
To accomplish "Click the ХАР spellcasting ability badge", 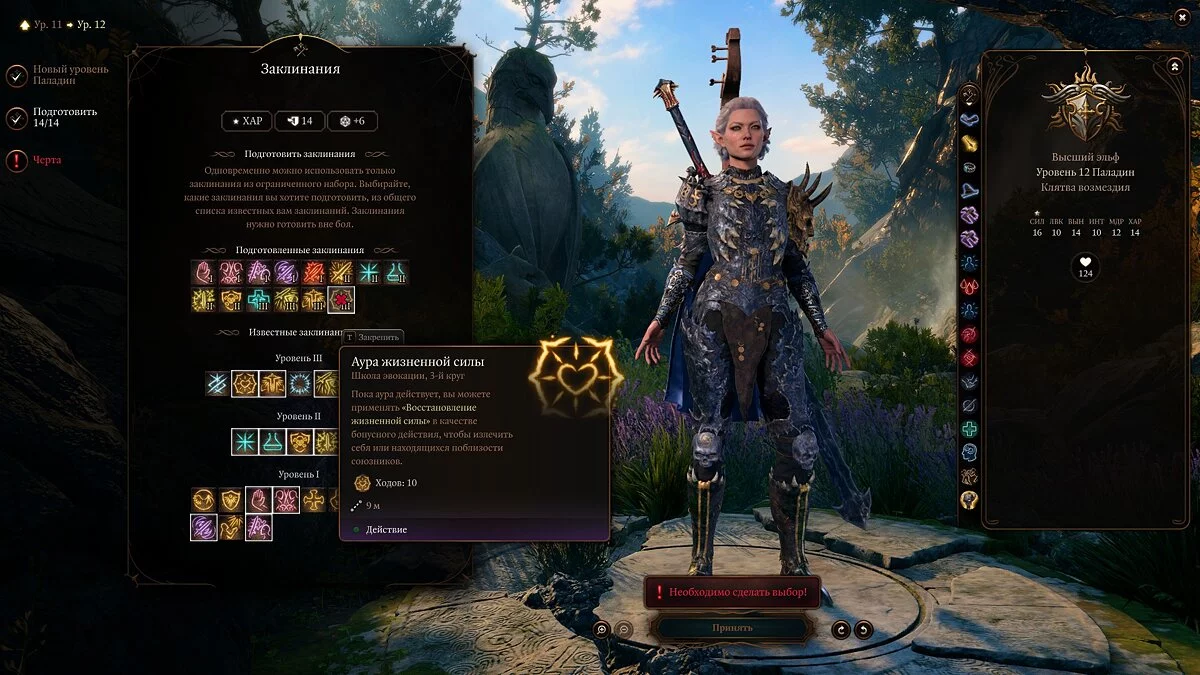I will tap(245, 121).
